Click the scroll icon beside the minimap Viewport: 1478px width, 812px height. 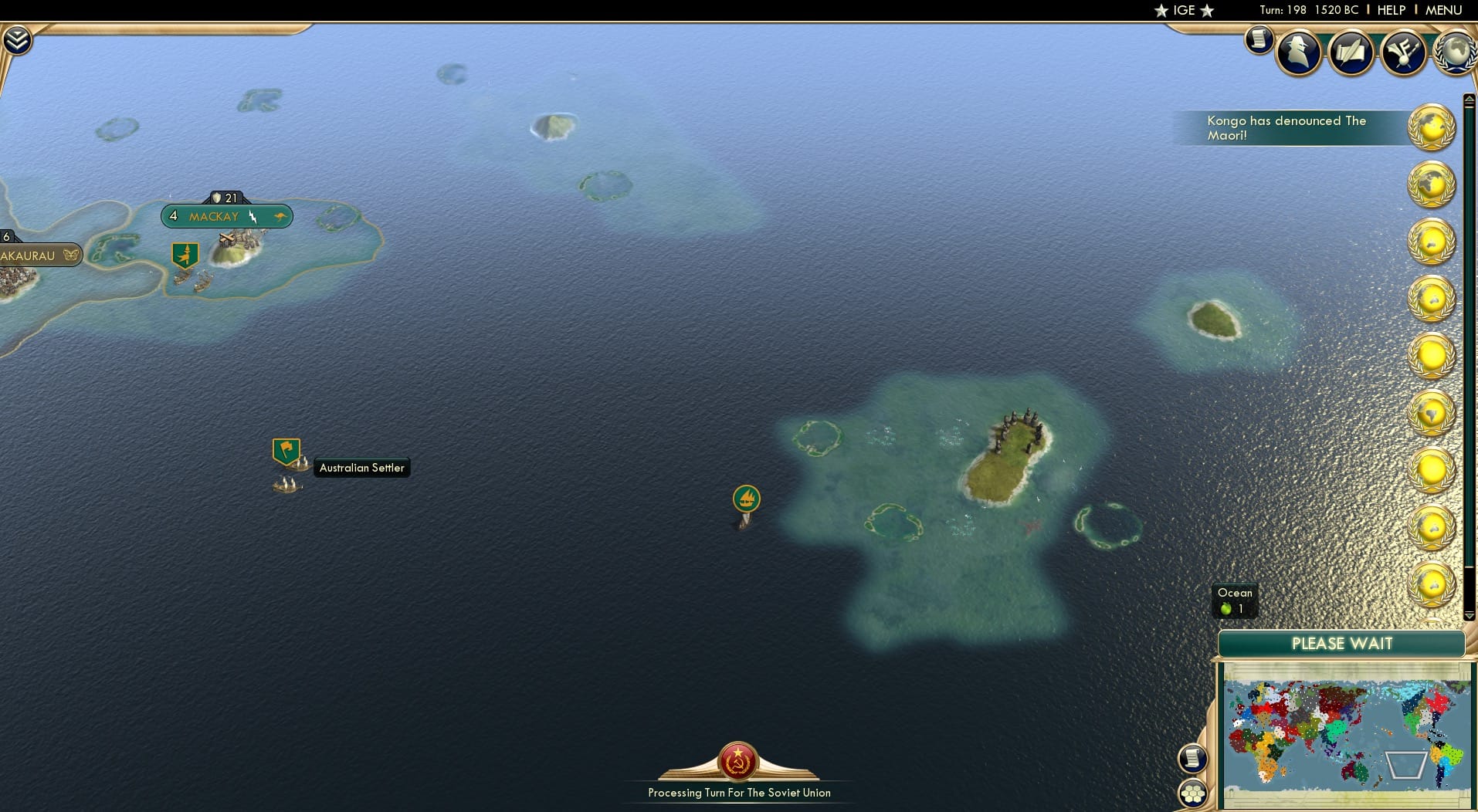(1193, 758)
